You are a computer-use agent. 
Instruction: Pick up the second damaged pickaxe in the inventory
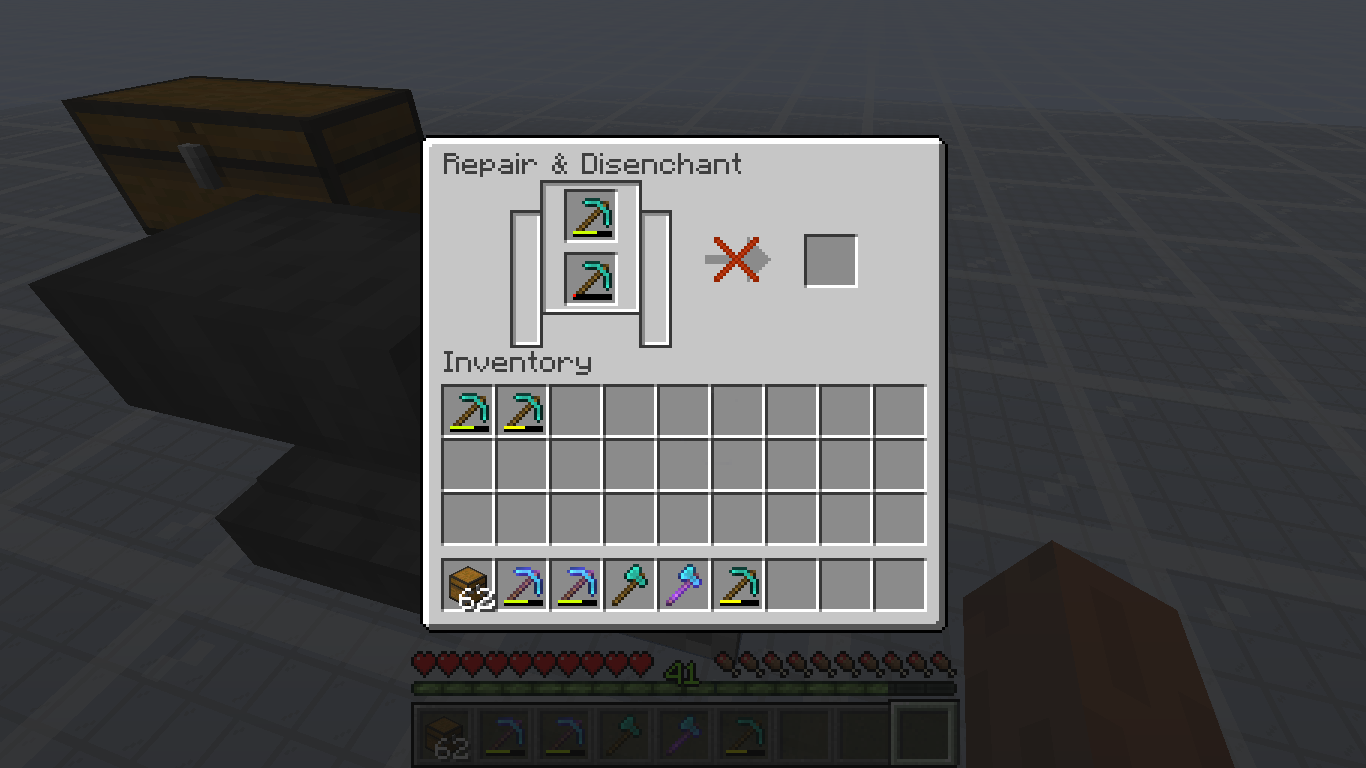(x=521, y=410)
